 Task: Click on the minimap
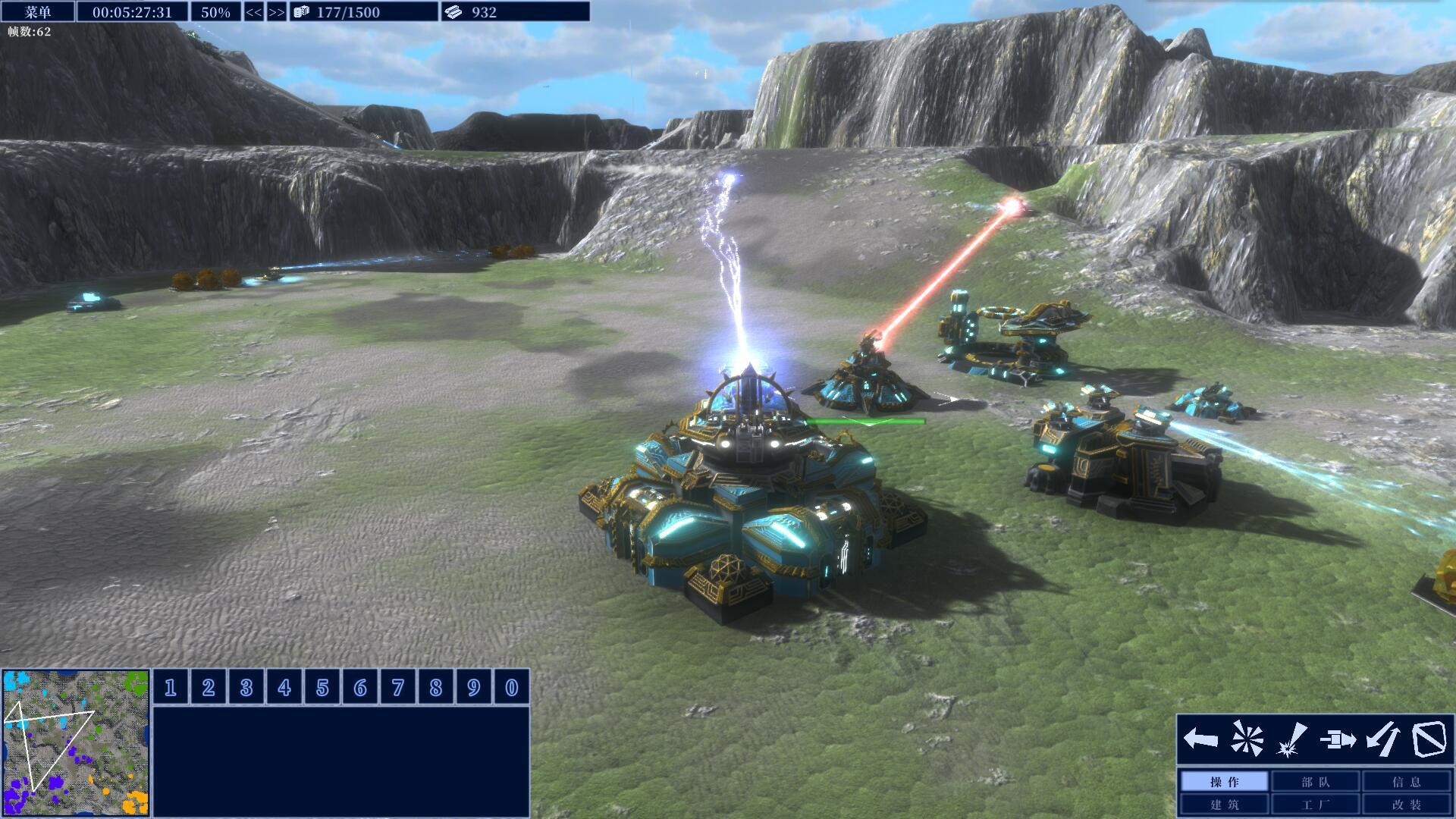(x=75, y=742)
